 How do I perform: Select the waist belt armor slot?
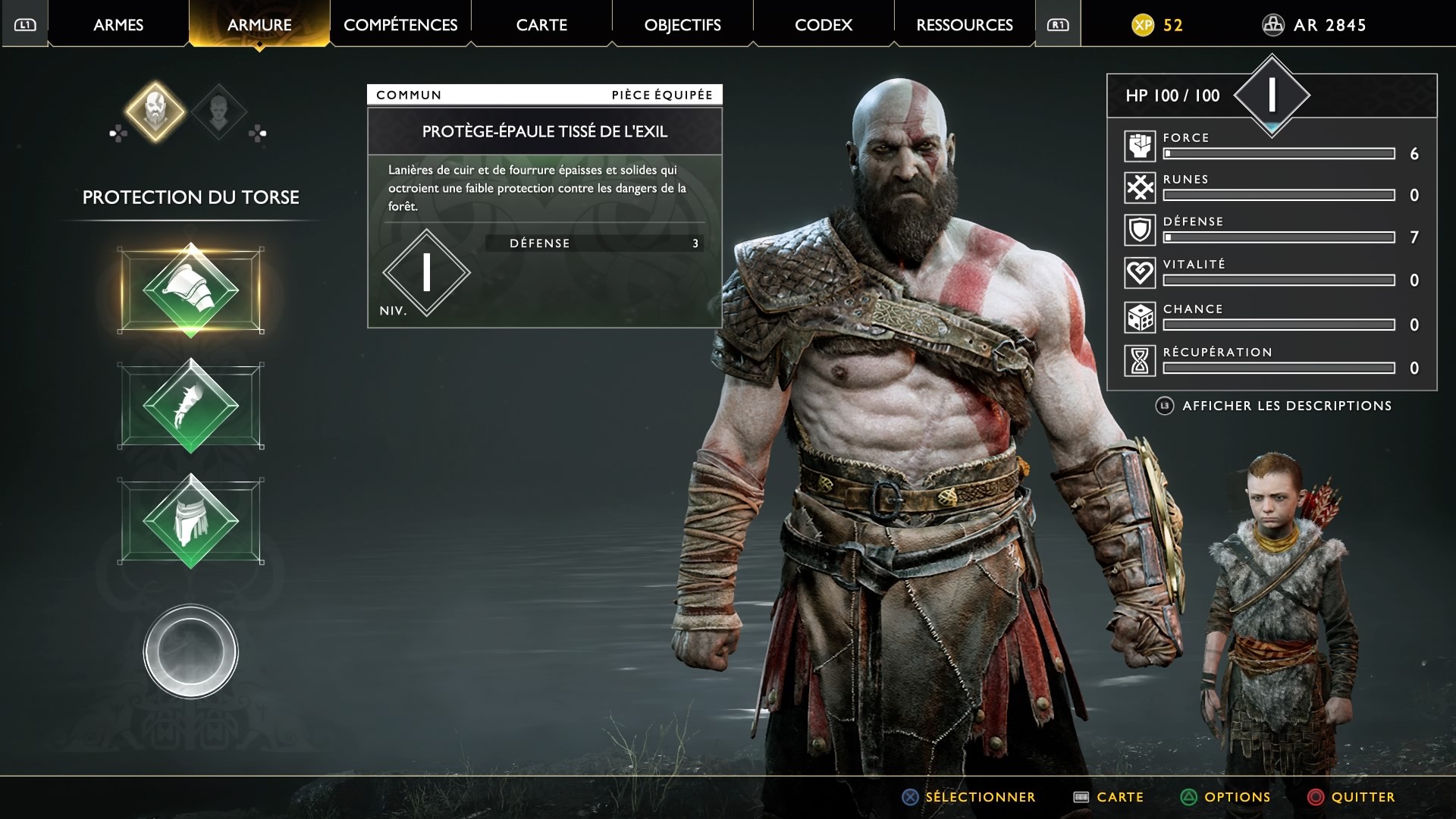point(191,521)
